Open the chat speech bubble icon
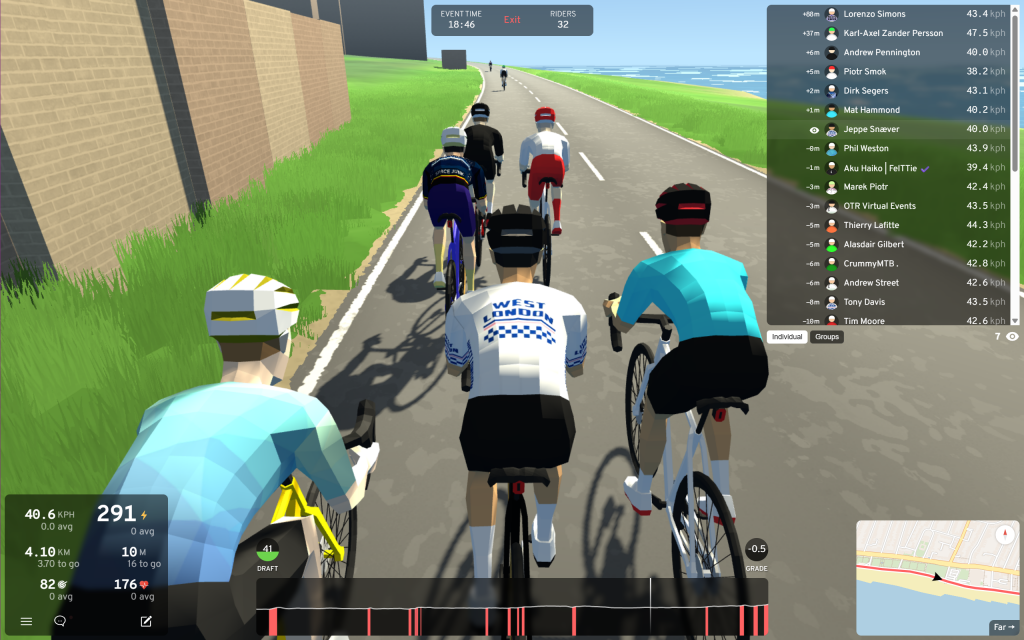Viewport: 1024px width, 640px height. [60, 621]
